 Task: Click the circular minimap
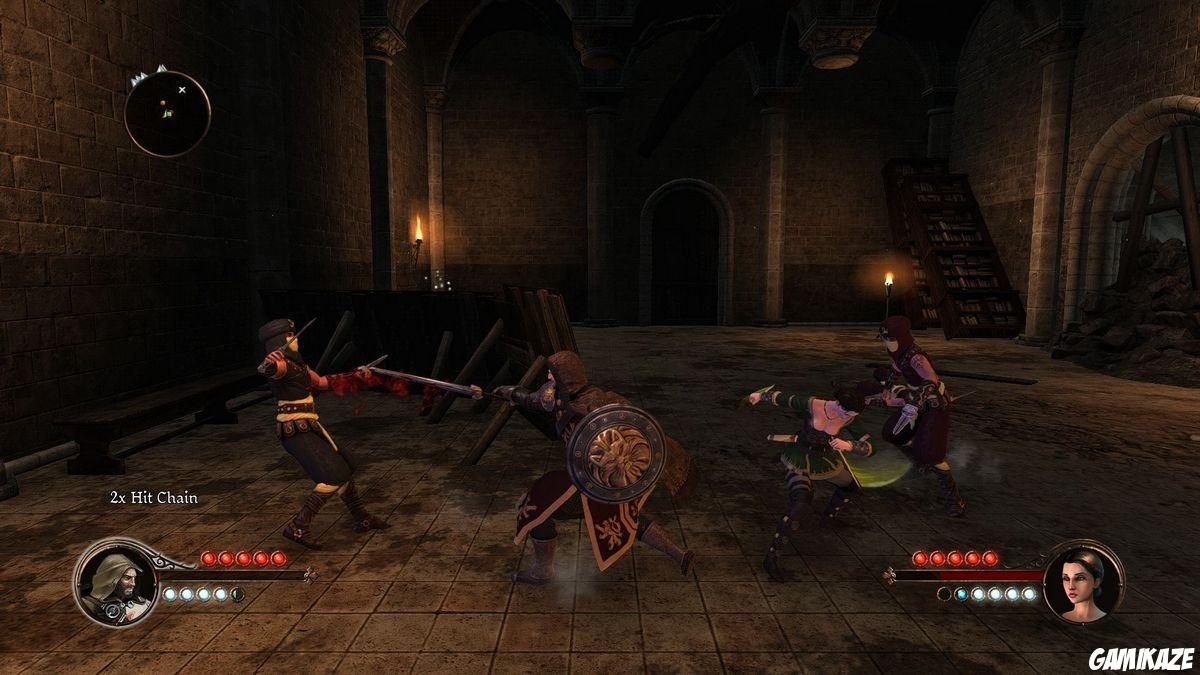coord(167,113)
